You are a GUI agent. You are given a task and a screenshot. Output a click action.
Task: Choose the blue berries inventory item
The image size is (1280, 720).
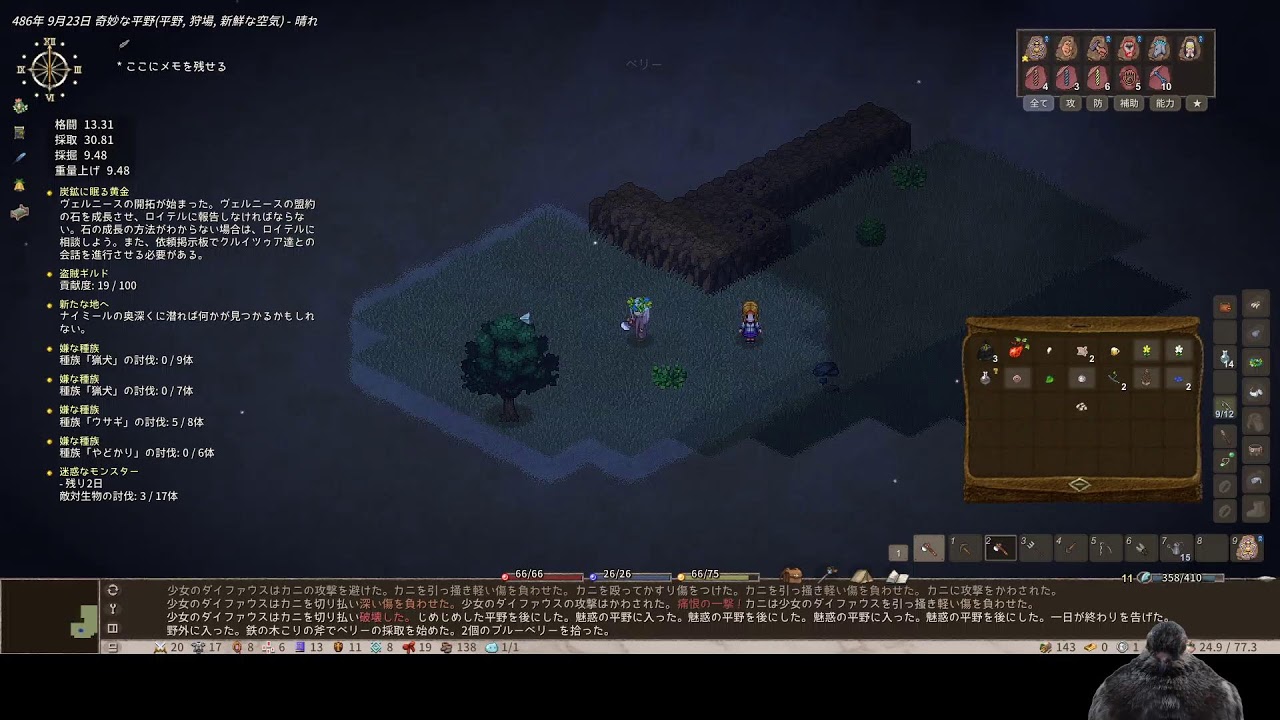[x=1179, y=379]
